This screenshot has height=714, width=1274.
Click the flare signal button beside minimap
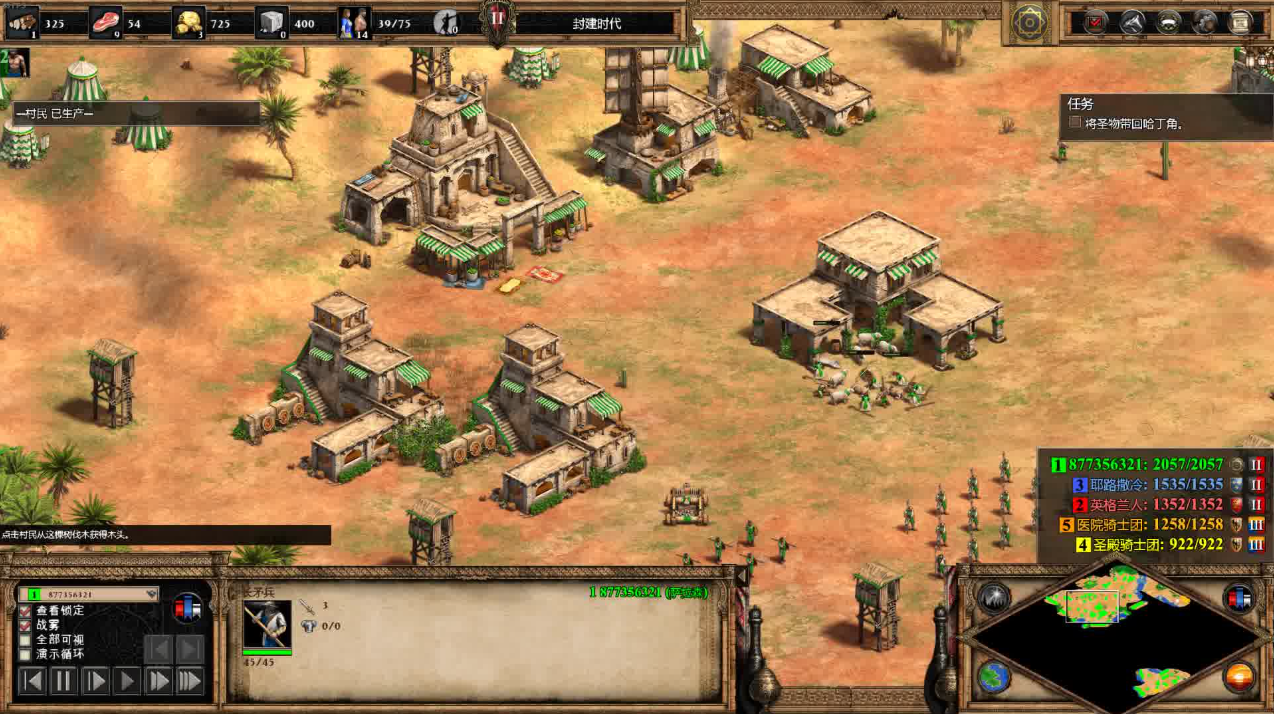point(993,598)
